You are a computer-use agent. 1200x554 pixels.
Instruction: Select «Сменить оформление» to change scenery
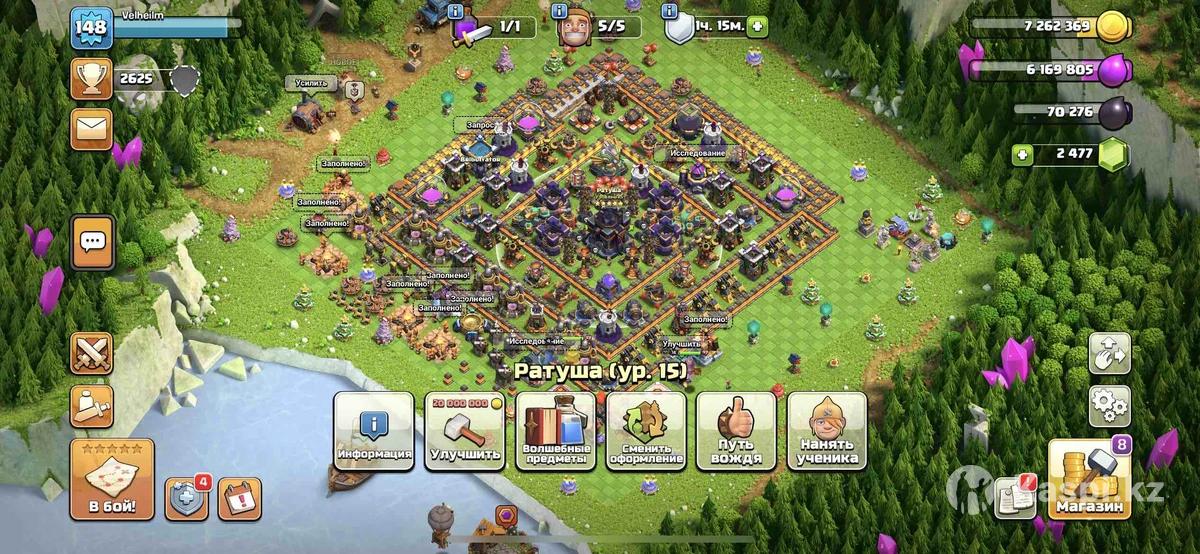coord(646,430)
